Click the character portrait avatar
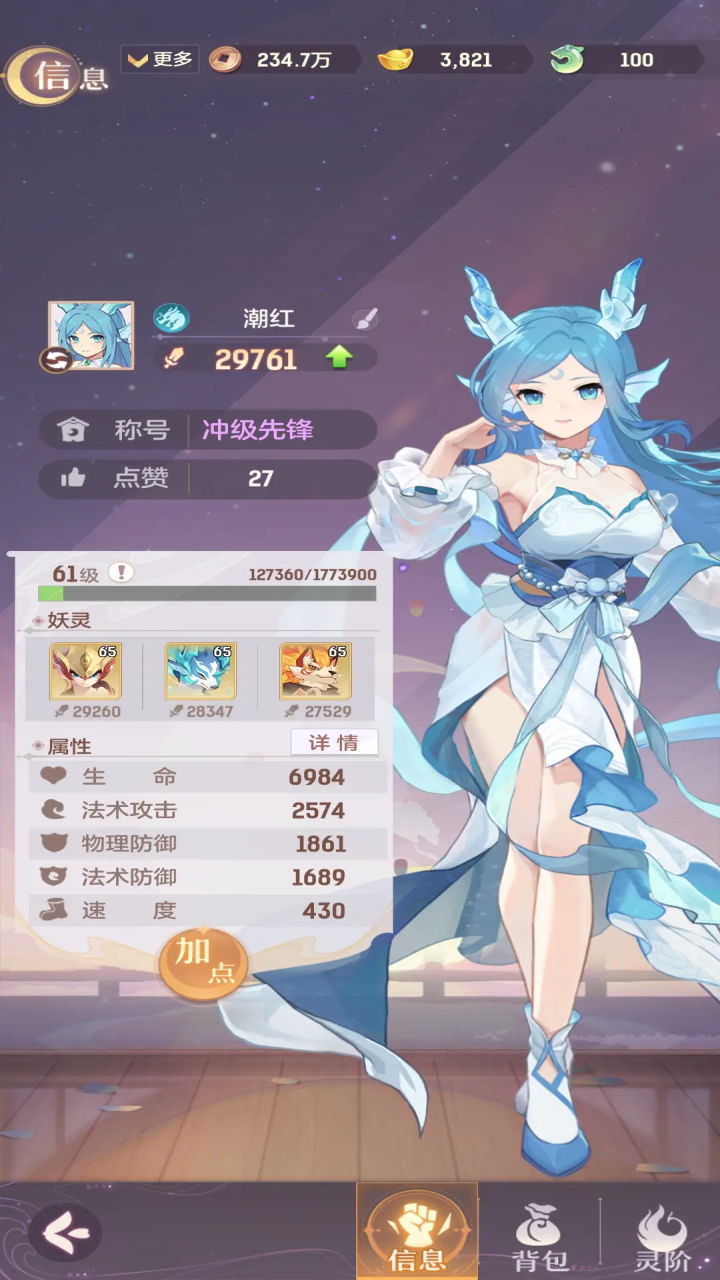The width and height of the screenshot is (720, 1280). point(92,335)
